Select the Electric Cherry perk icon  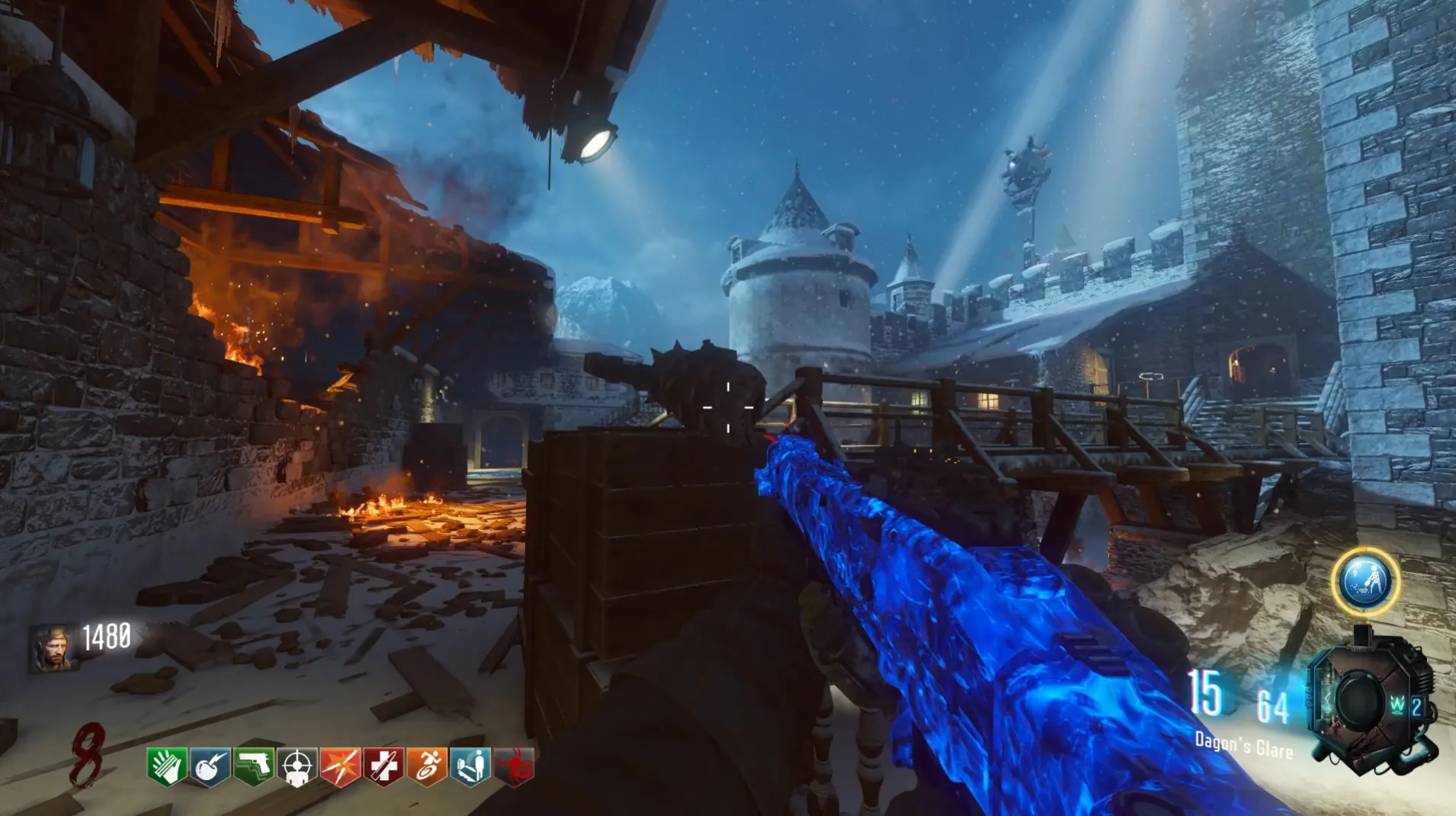tap(210, 765)
